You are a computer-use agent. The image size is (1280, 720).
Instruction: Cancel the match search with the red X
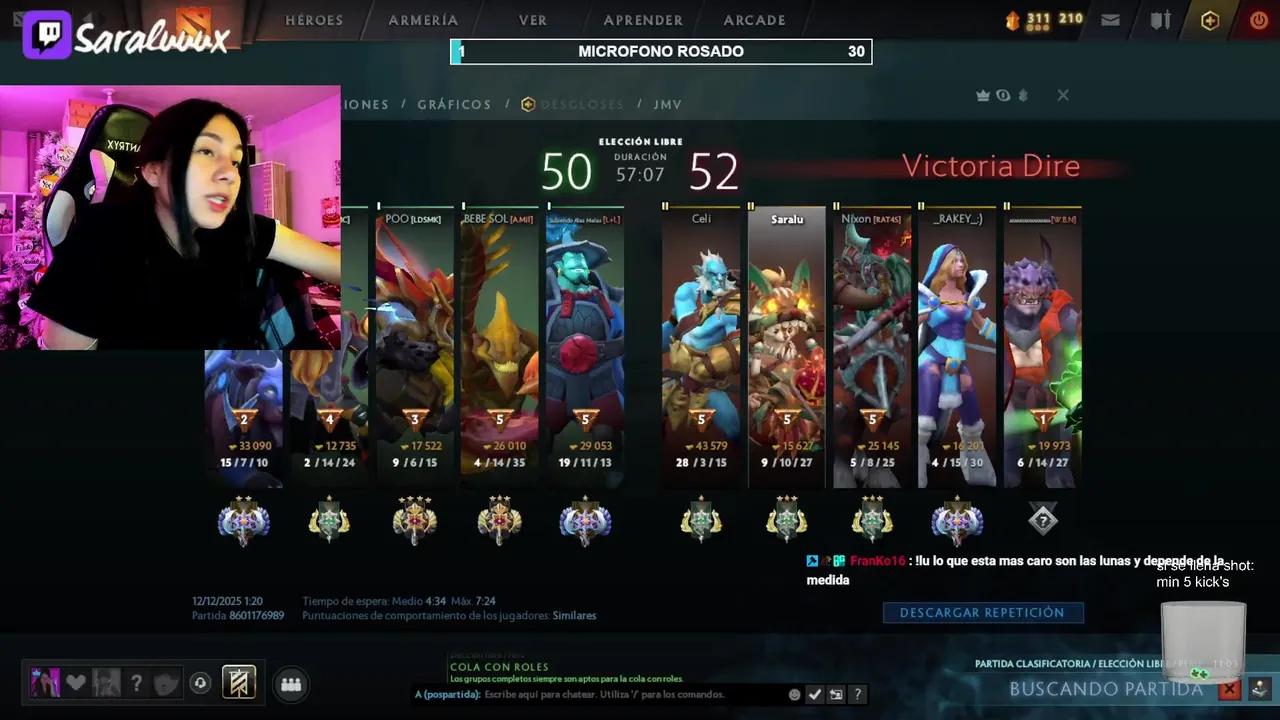pyautogui.click(x=1229, y=689)
